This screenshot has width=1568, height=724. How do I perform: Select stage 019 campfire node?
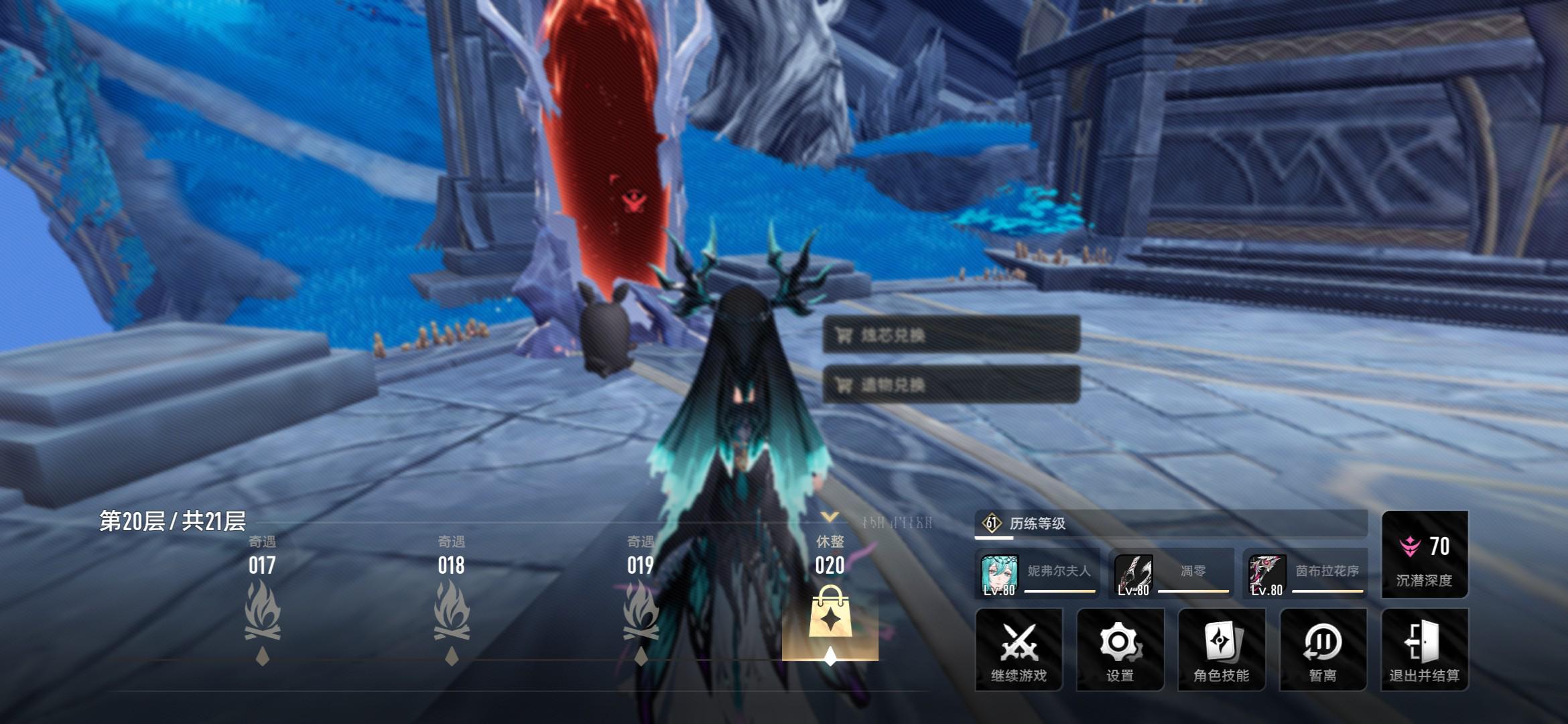641,612
